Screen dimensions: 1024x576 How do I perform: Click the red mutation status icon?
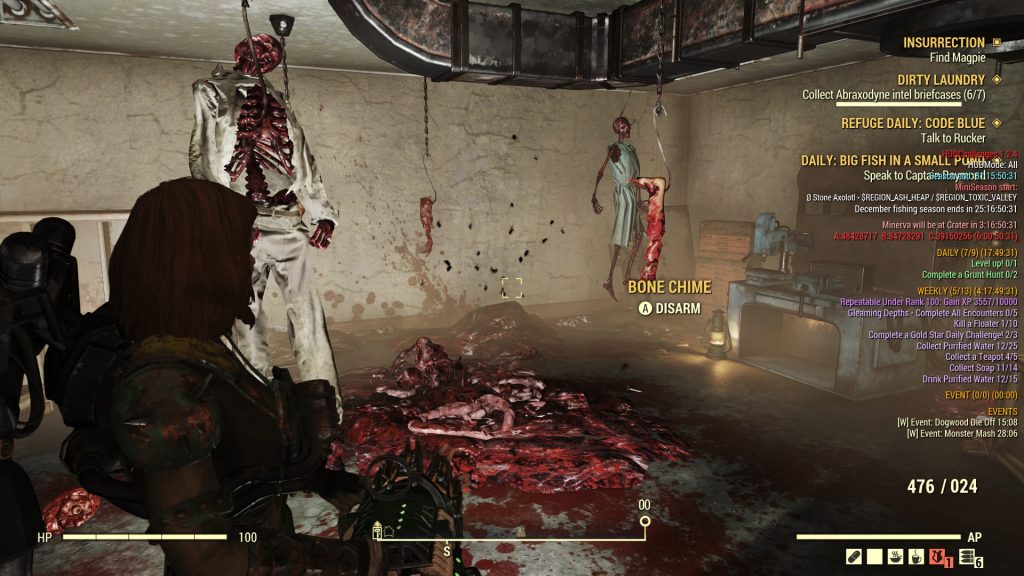pyautogui.click(x=938, y=556)
